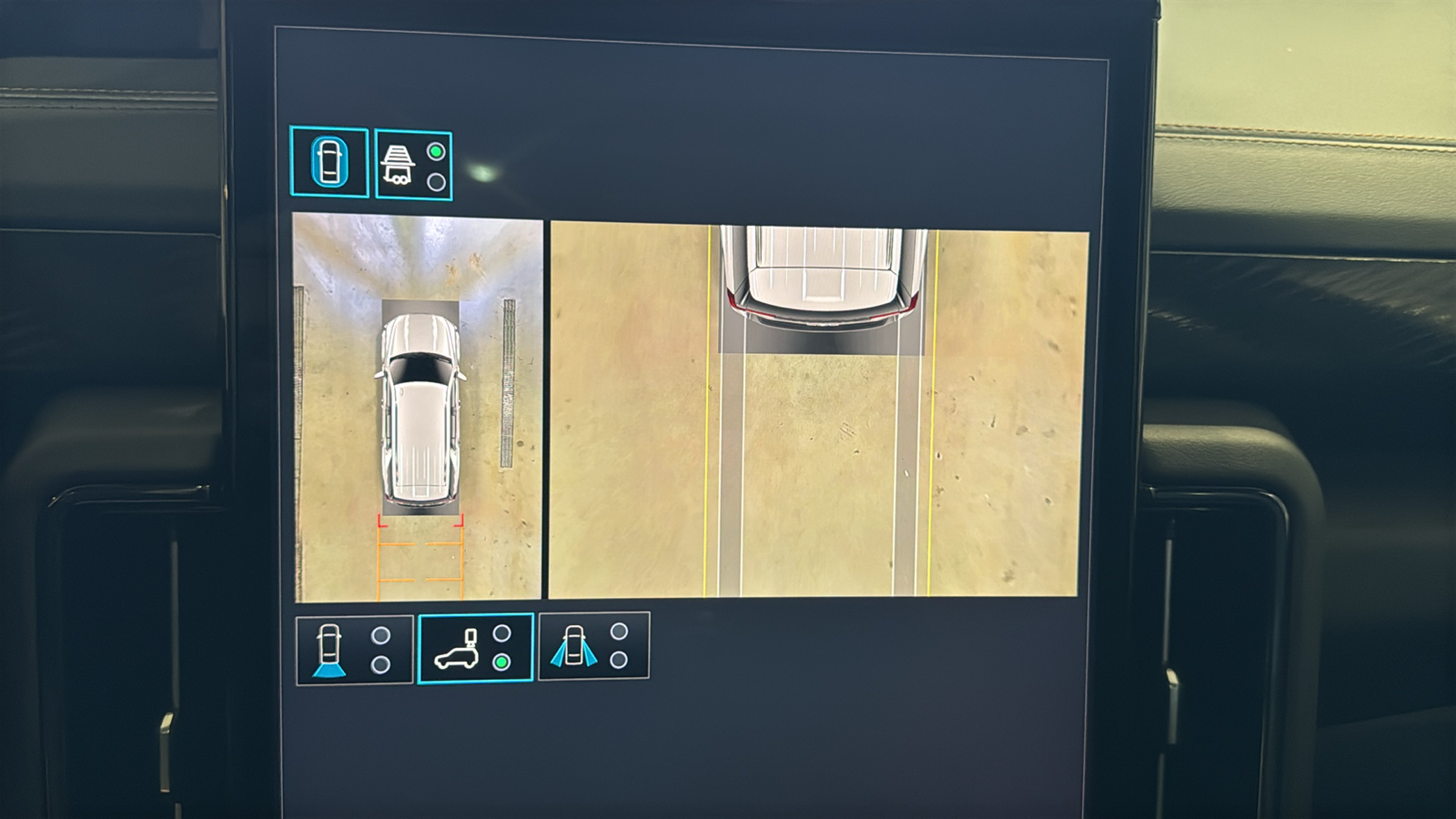Select the green radio in the rear hitch panel

point(500,662)
